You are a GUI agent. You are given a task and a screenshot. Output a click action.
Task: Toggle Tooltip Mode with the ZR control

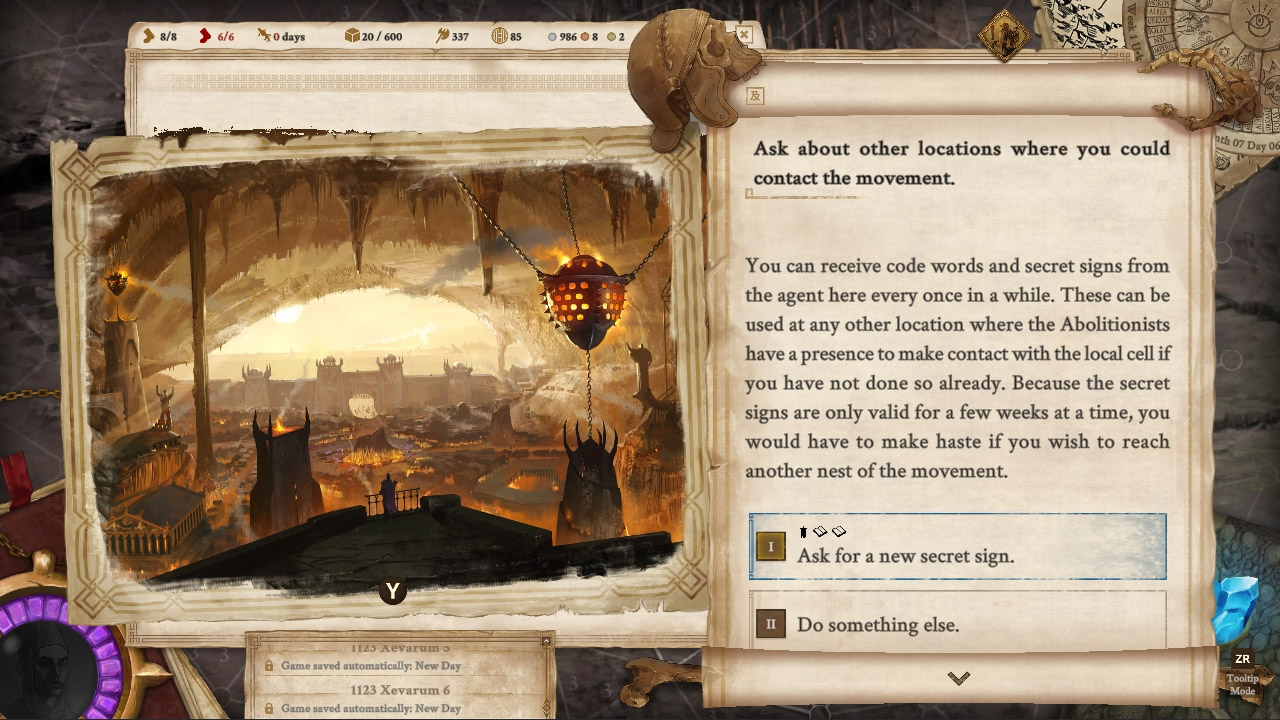coord(1242,658)
